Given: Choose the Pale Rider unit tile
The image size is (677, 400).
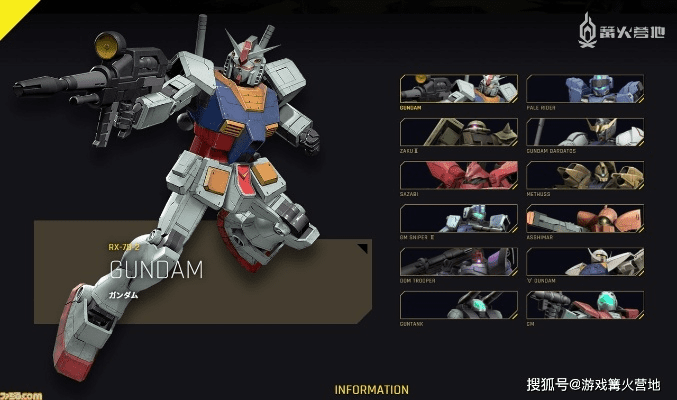Looking at the screenshot, I should click(x=585, y=88).
